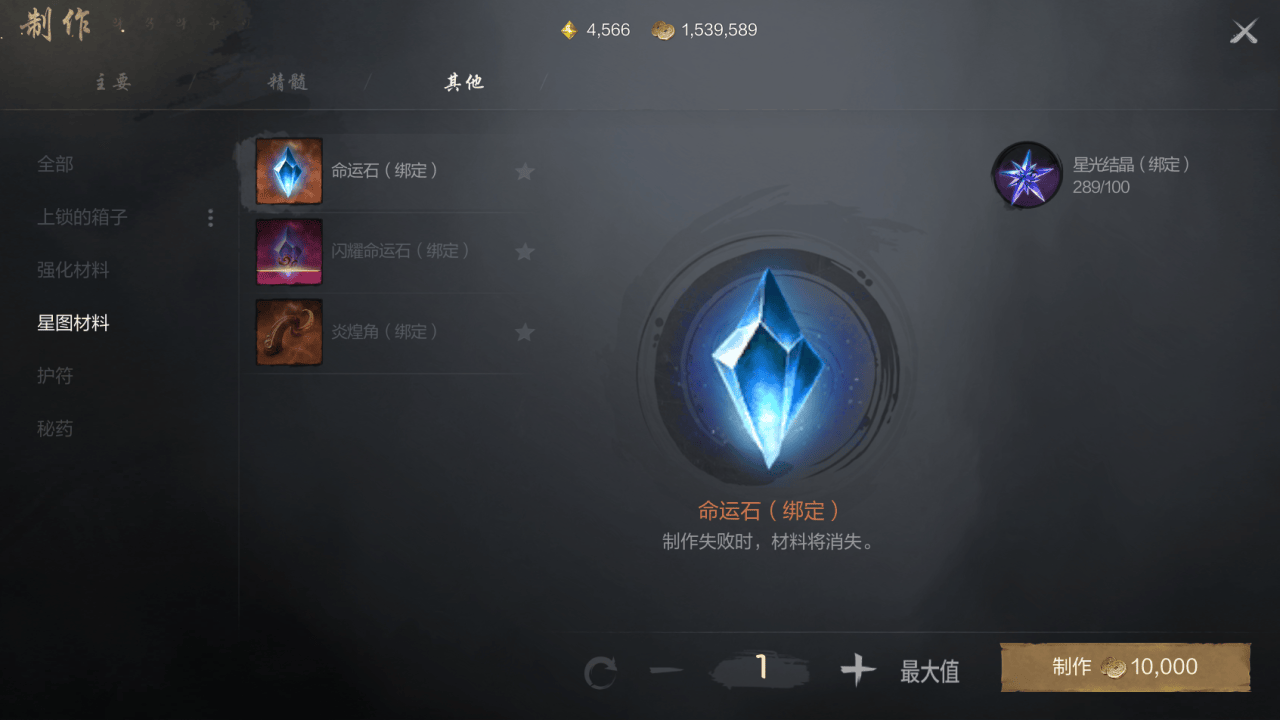Switch to the 精髓 tab
This screenshot has width=1280, height=720.
pyautogui.click(x=290, y=82)
